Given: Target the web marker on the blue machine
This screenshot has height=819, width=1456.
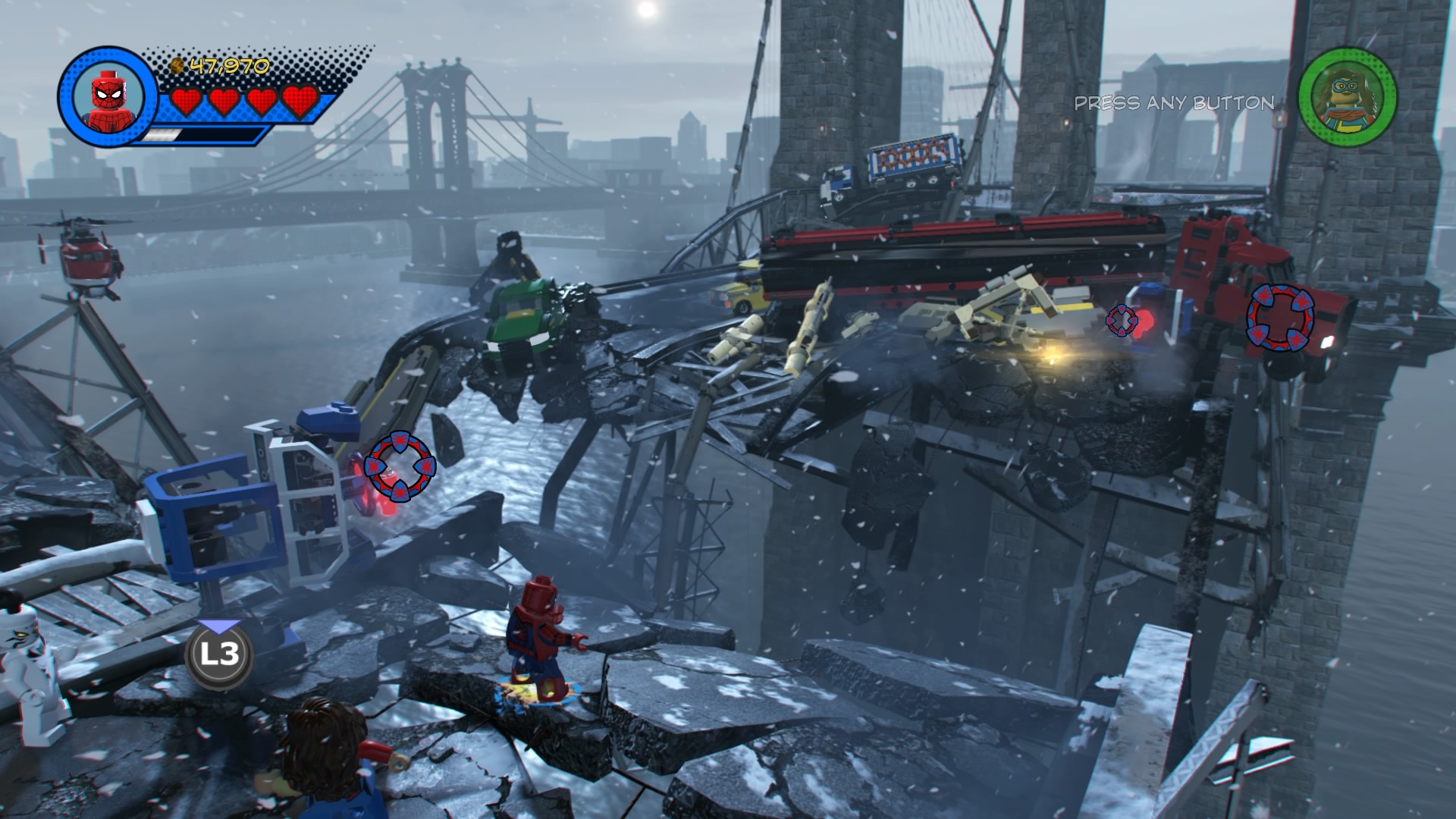Looking at the screenshot, I should click(x=400, y=466).
